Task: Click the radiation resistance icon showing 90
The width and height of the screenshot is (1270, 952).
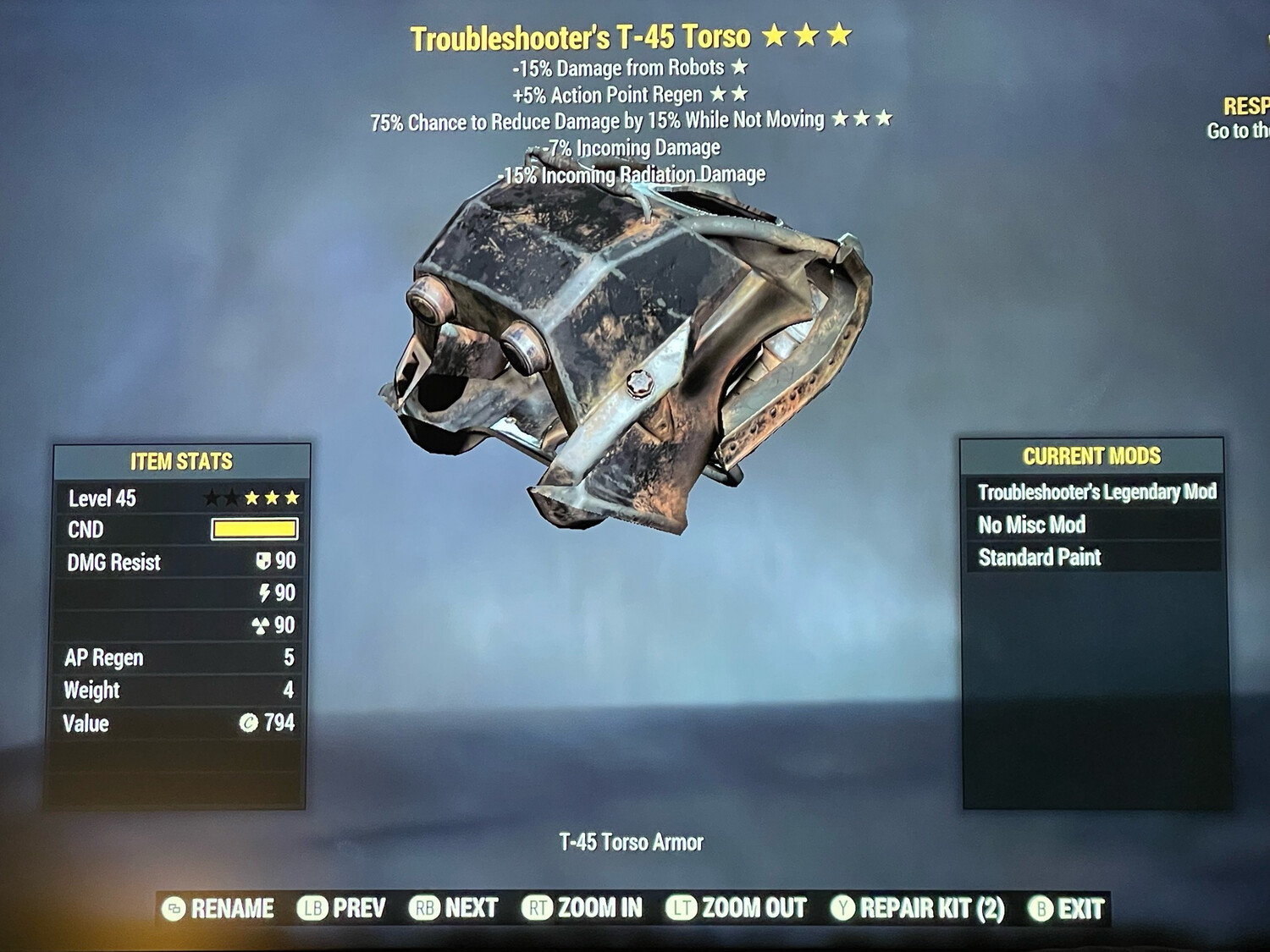Action: click(x=263, y=625)
